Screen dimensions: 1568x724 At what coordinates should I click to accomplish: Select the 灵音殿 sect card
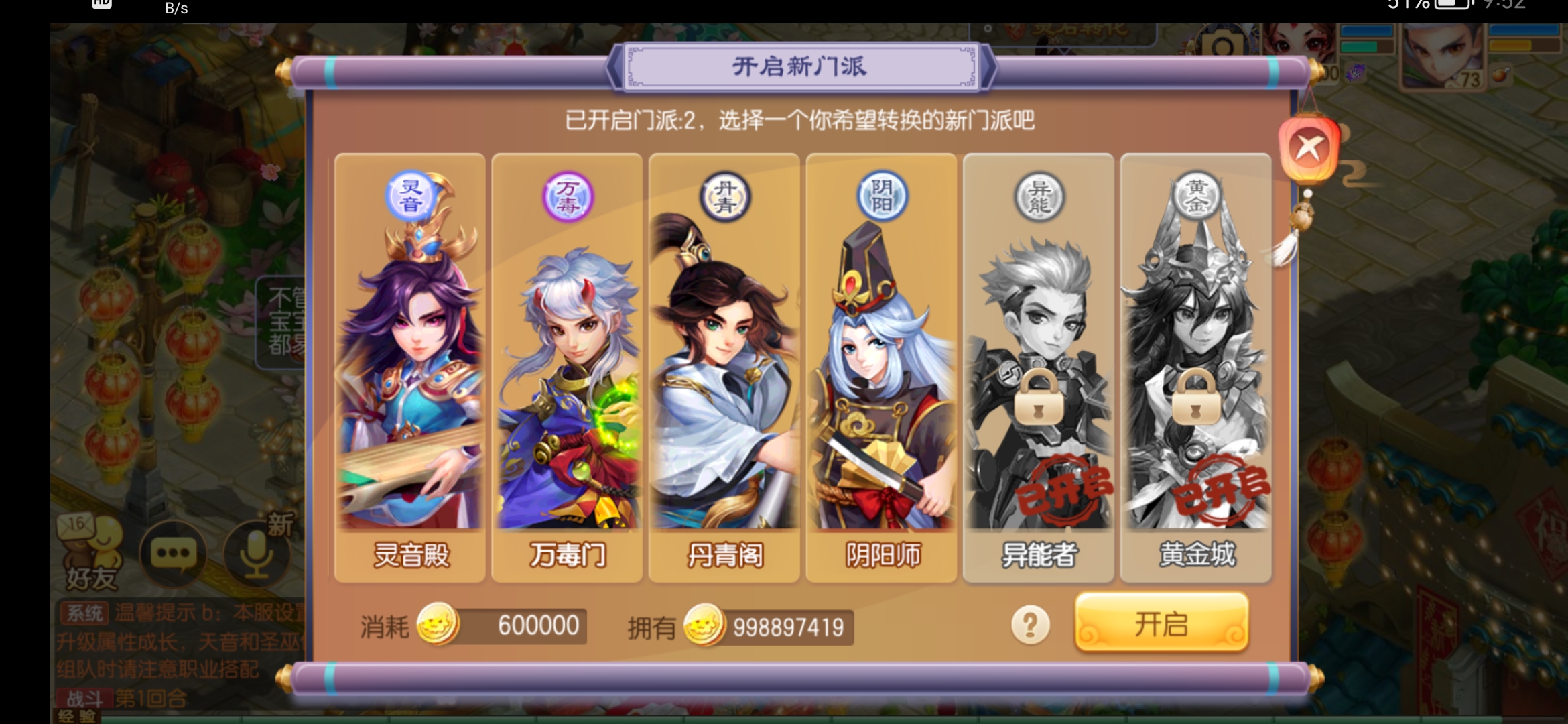[409, 367]
